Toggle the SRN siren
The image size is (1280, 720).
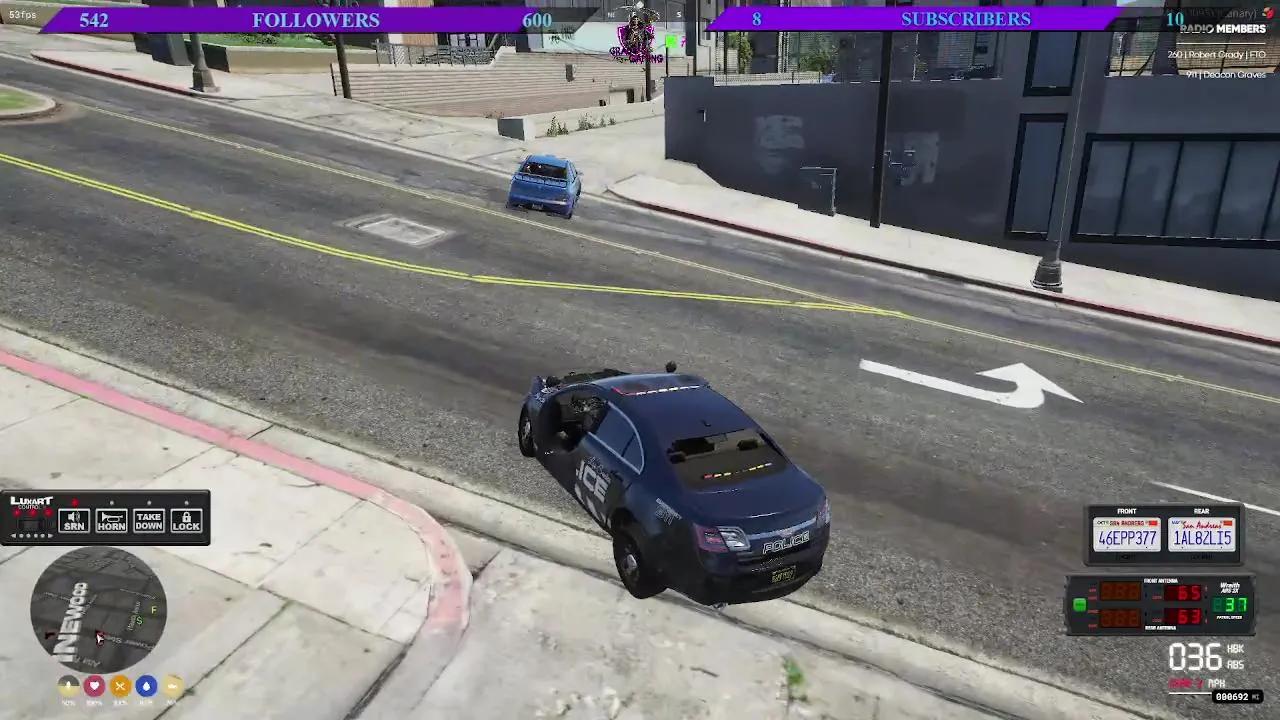(74, 521)
